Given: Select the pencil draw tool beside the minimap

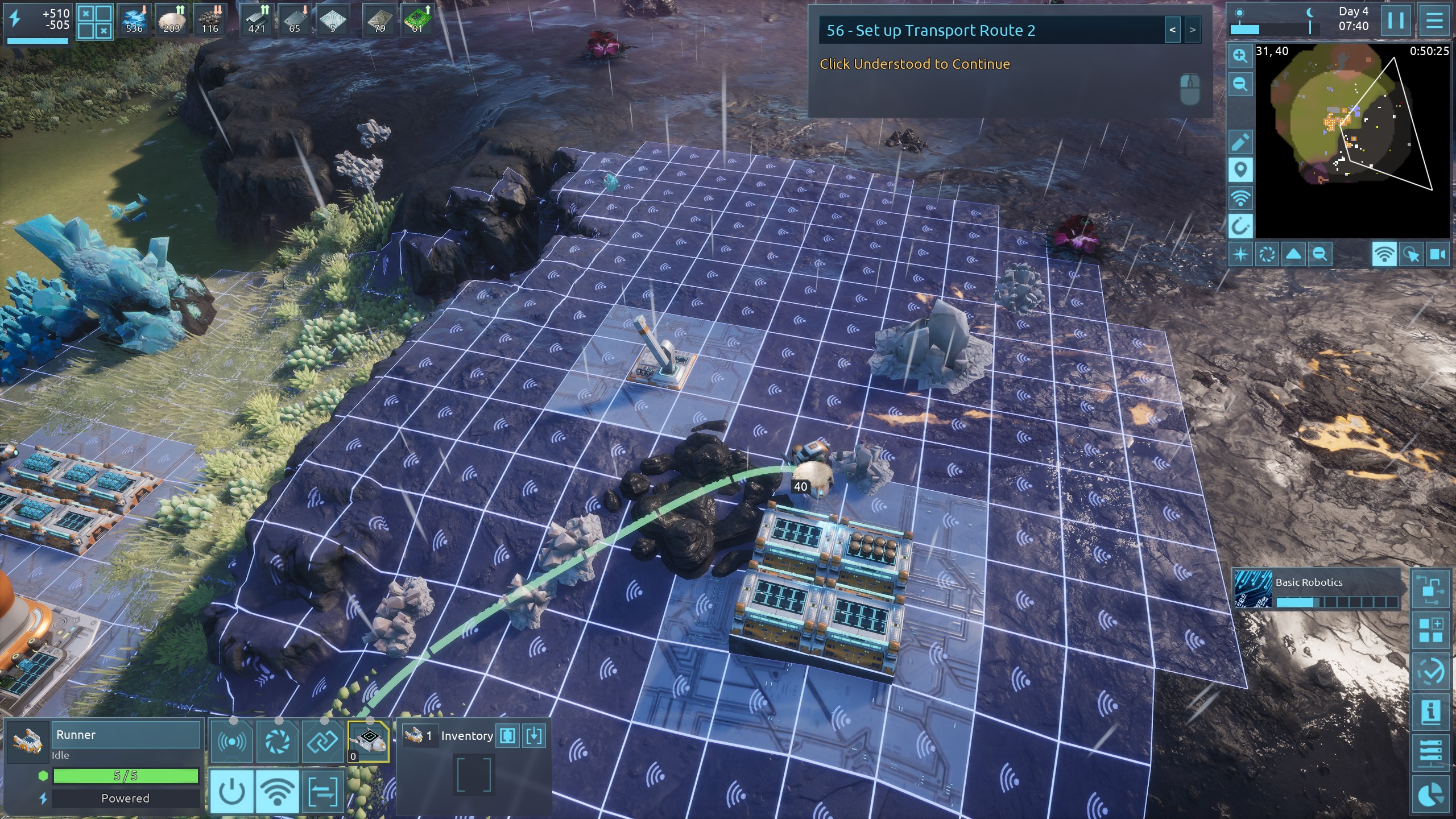Looking at the screenshot, I should (x=1240, y=142).
